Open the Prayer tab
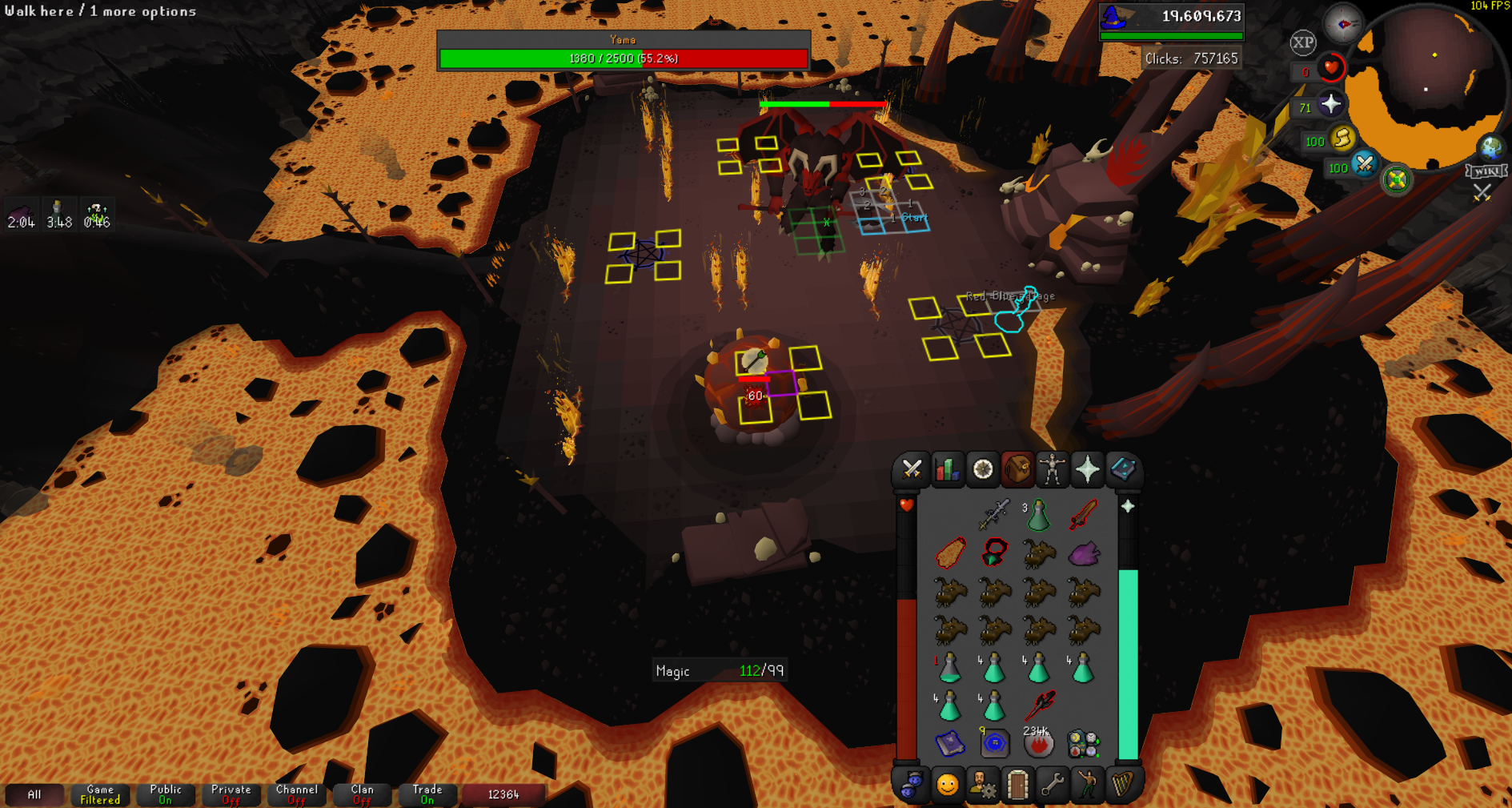The image size is (1512, 808). [1088, 470]
